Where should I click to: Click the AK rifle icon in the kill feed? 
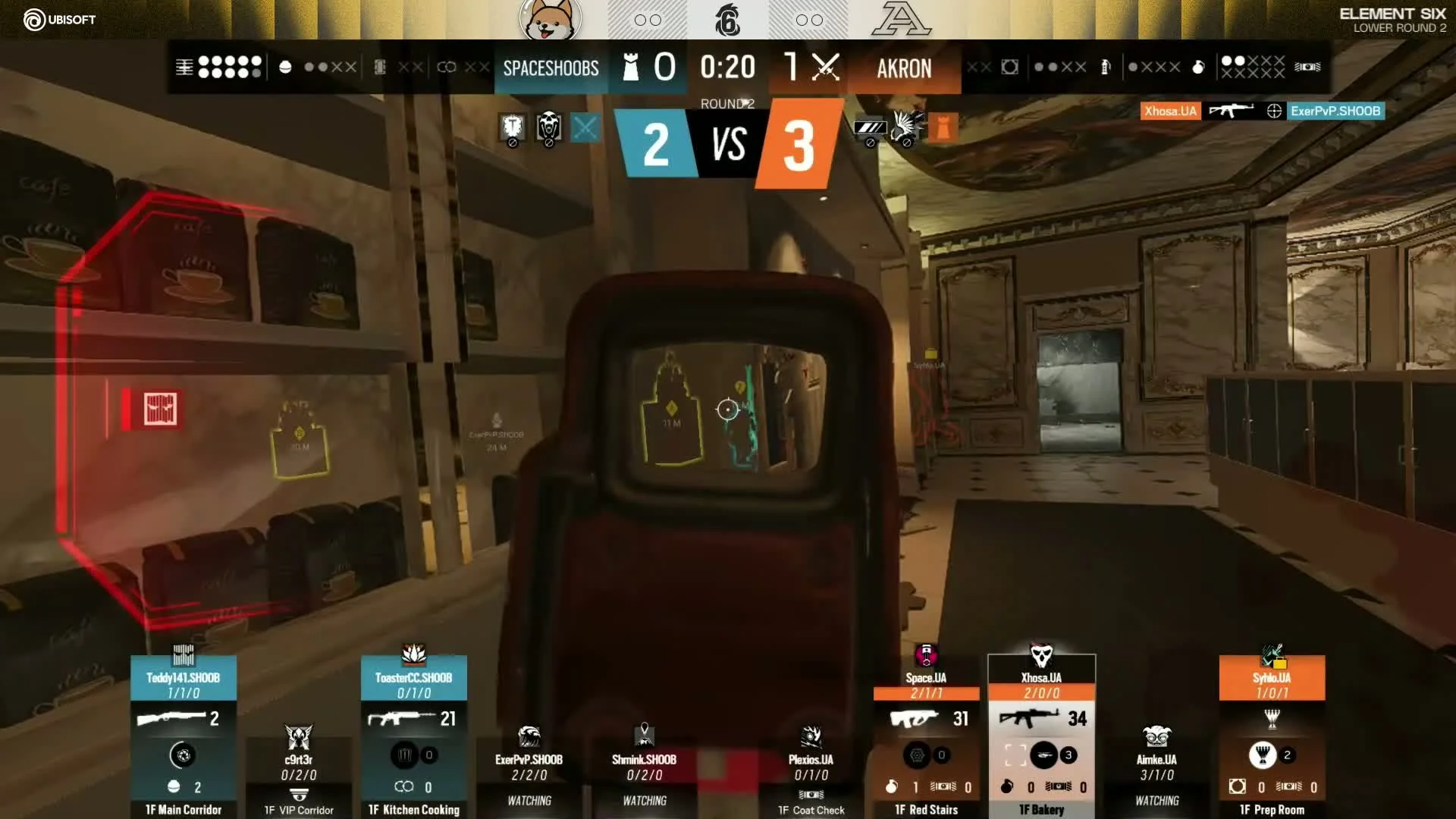[1232, 111]
